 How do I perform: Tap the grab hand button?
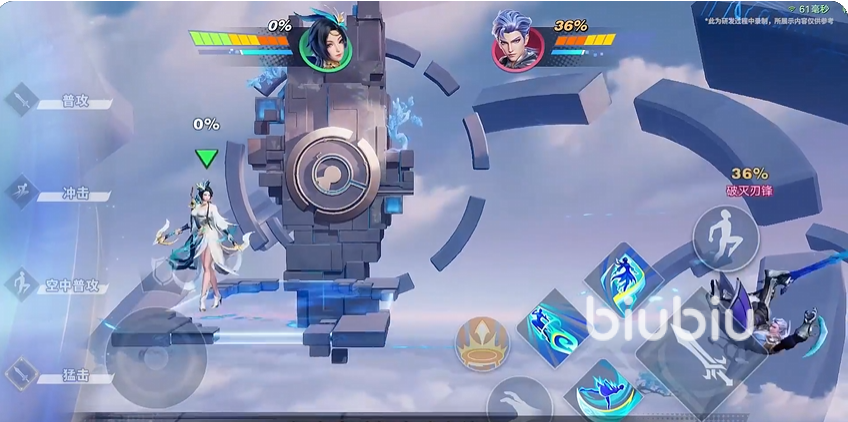pos(520,402)
